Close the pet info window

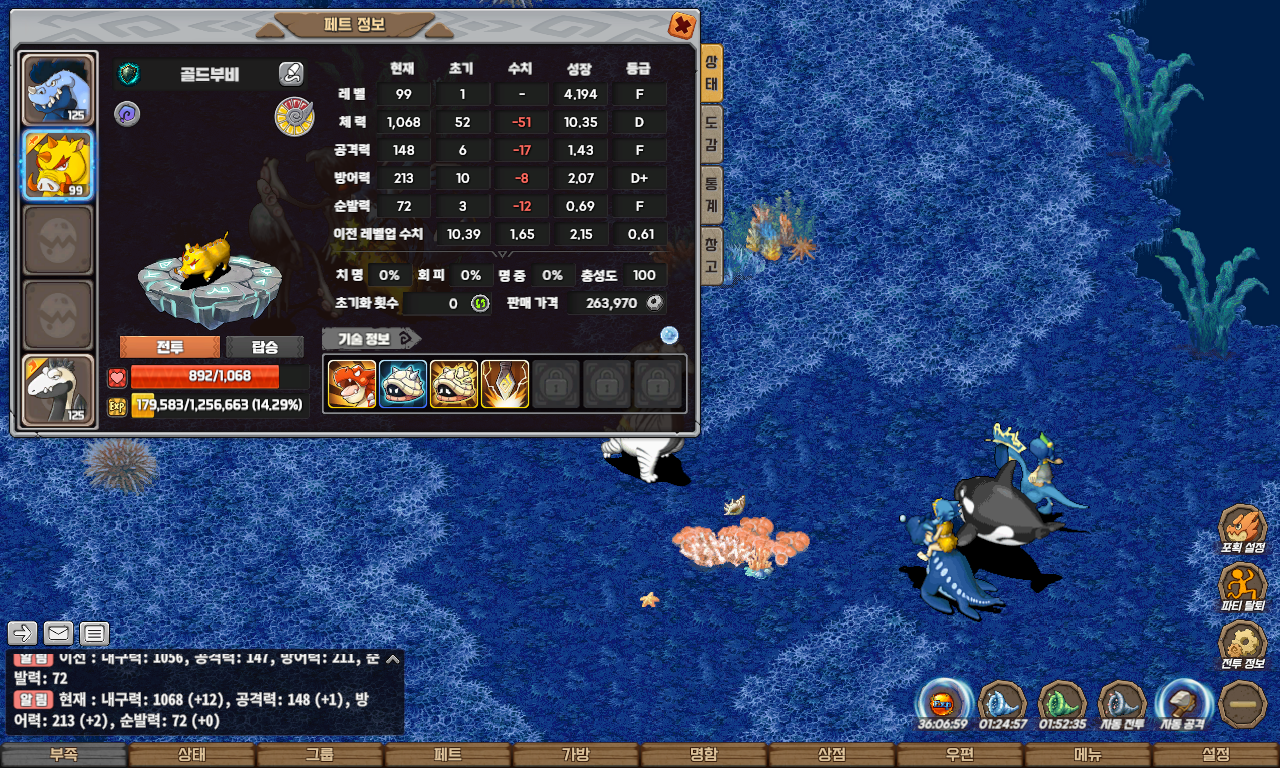[681, 25]
